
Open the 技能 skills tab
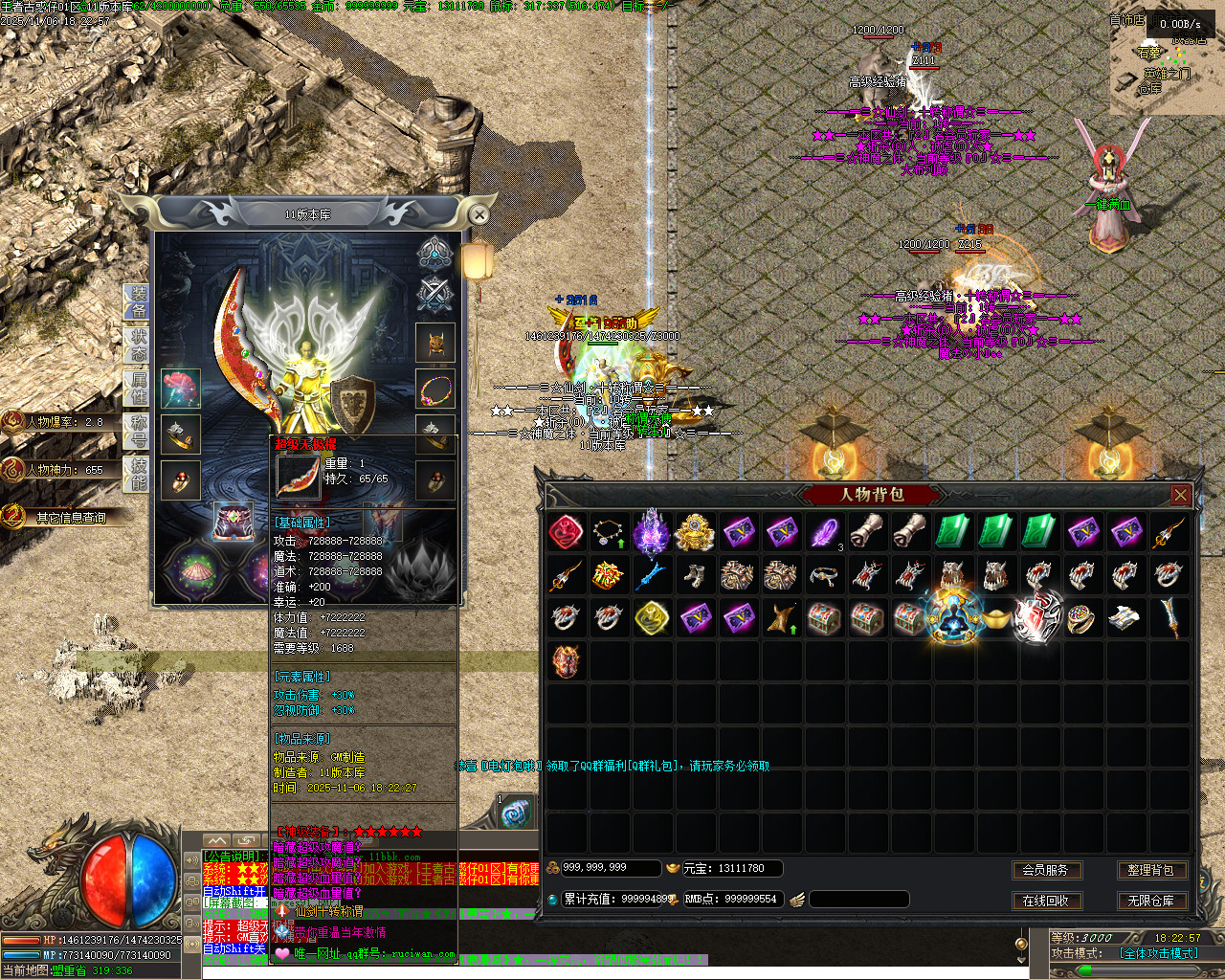(138, 473)
